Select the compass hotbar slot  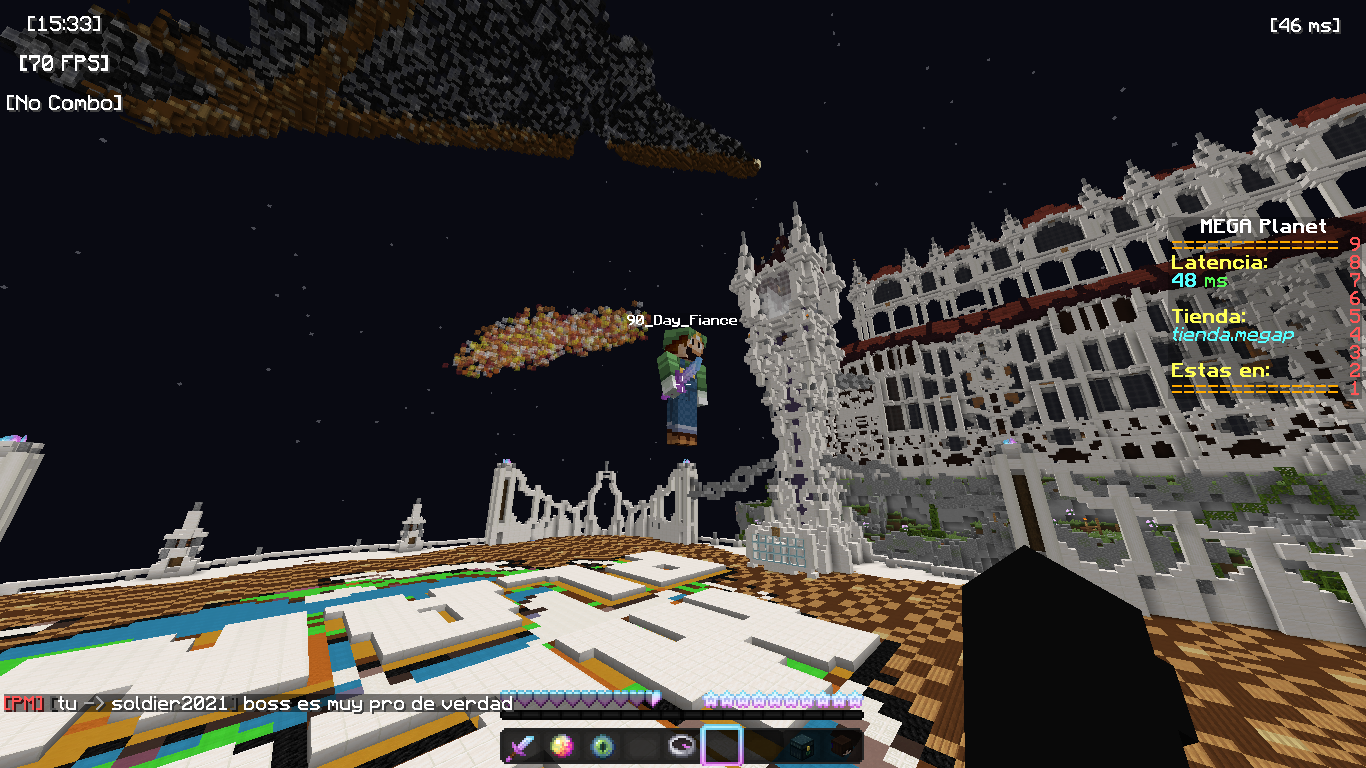pyautogui.click(x=682, y=746)
